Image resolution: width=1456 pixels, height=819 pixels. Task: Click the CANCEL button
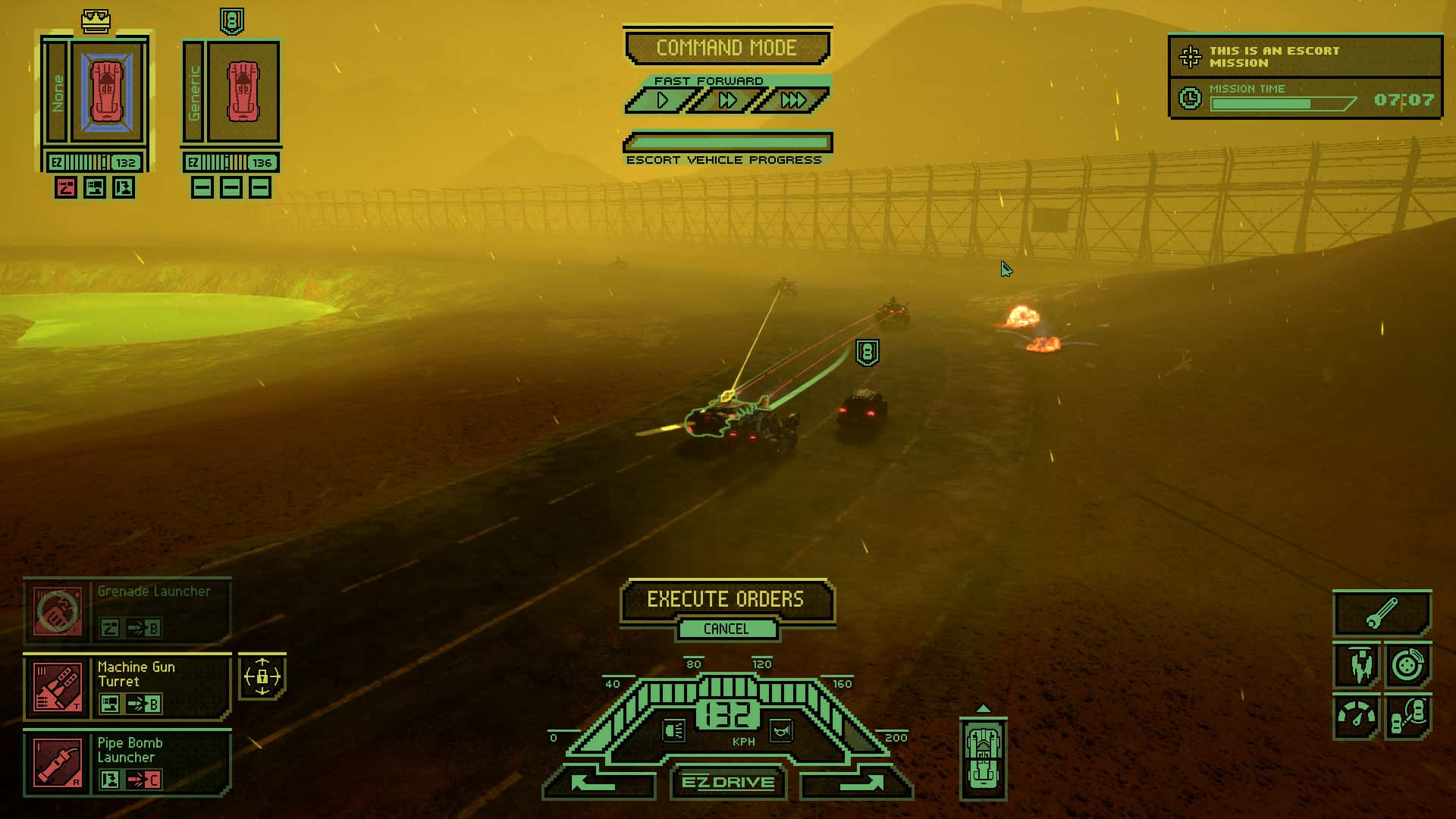[727, 629]
